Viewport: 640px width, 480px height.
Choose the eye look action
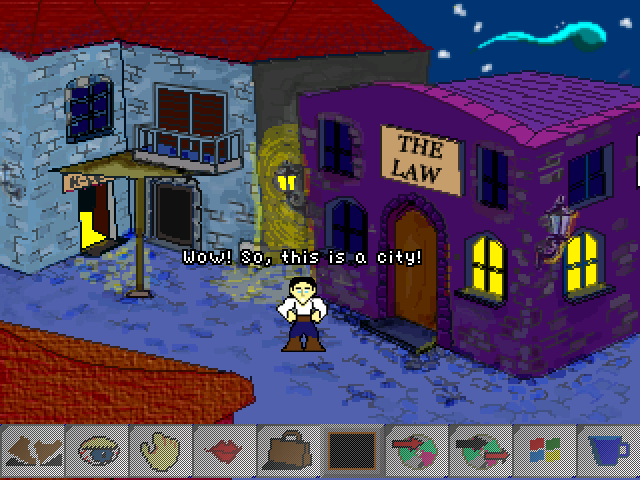coord(98,451)
